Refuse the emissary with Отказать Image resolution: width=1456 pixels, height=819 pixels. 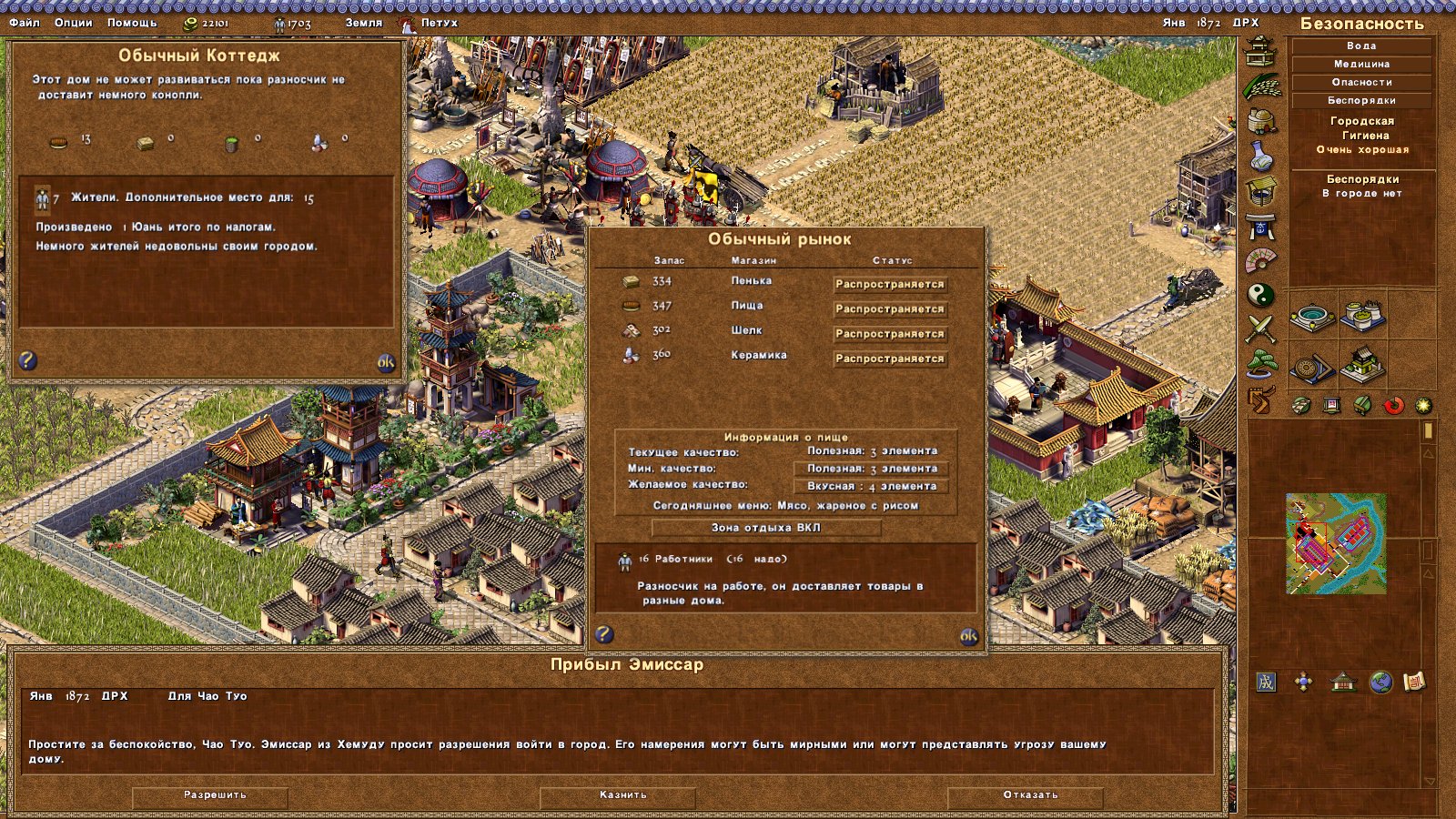coord(1030,795)
